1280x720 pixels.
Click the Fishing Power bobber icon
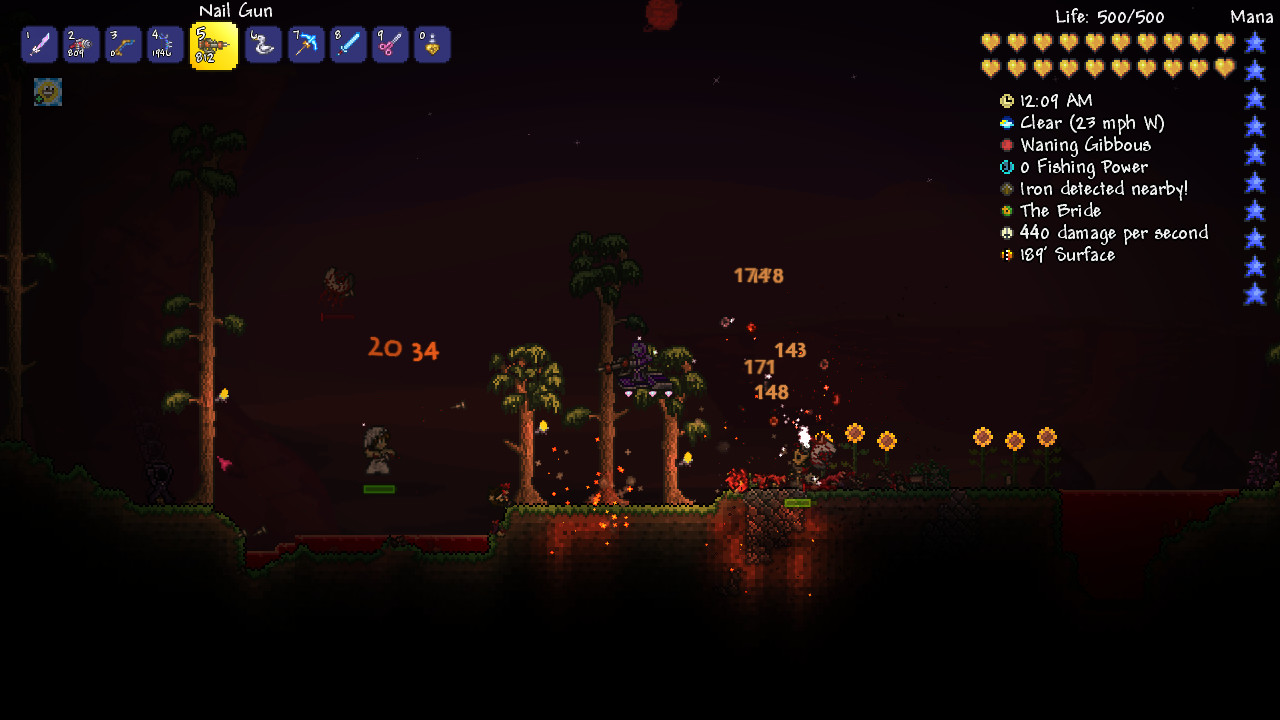click(1005, 166)
